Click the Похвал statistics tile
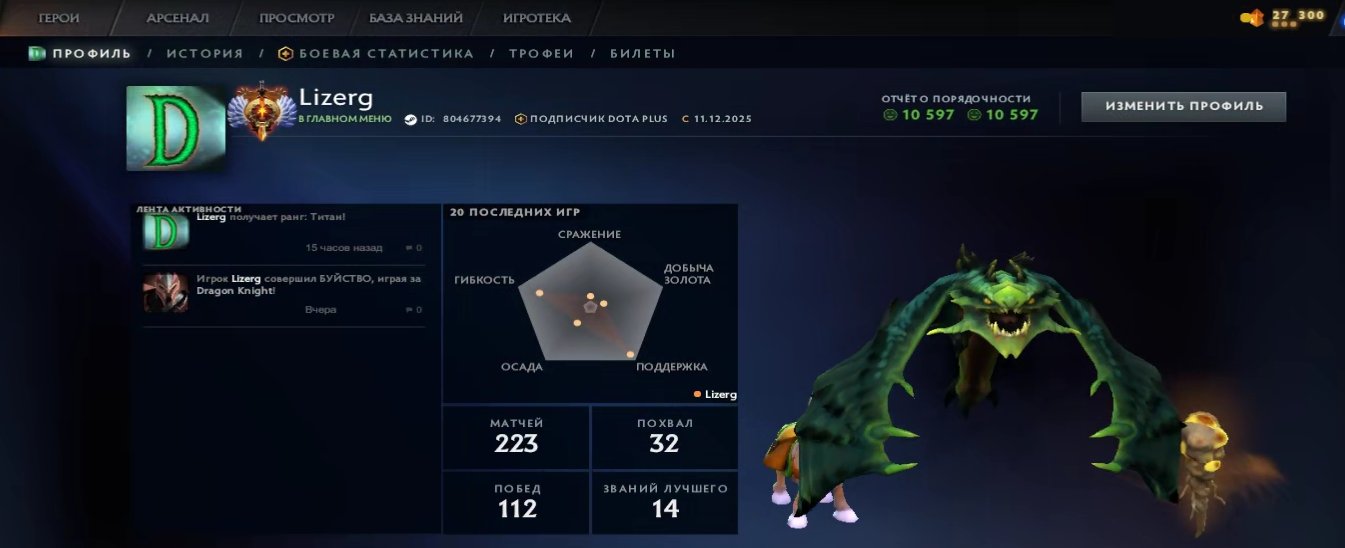This screenshot has height=548, width=1345. tap(664, 437)
